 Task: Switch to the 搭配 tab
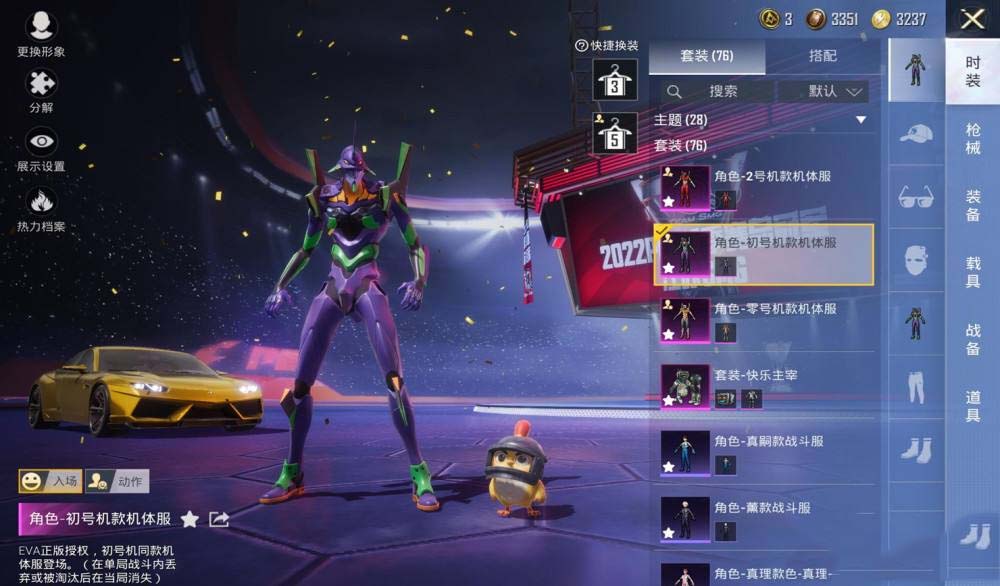click(x=822, y=56)
